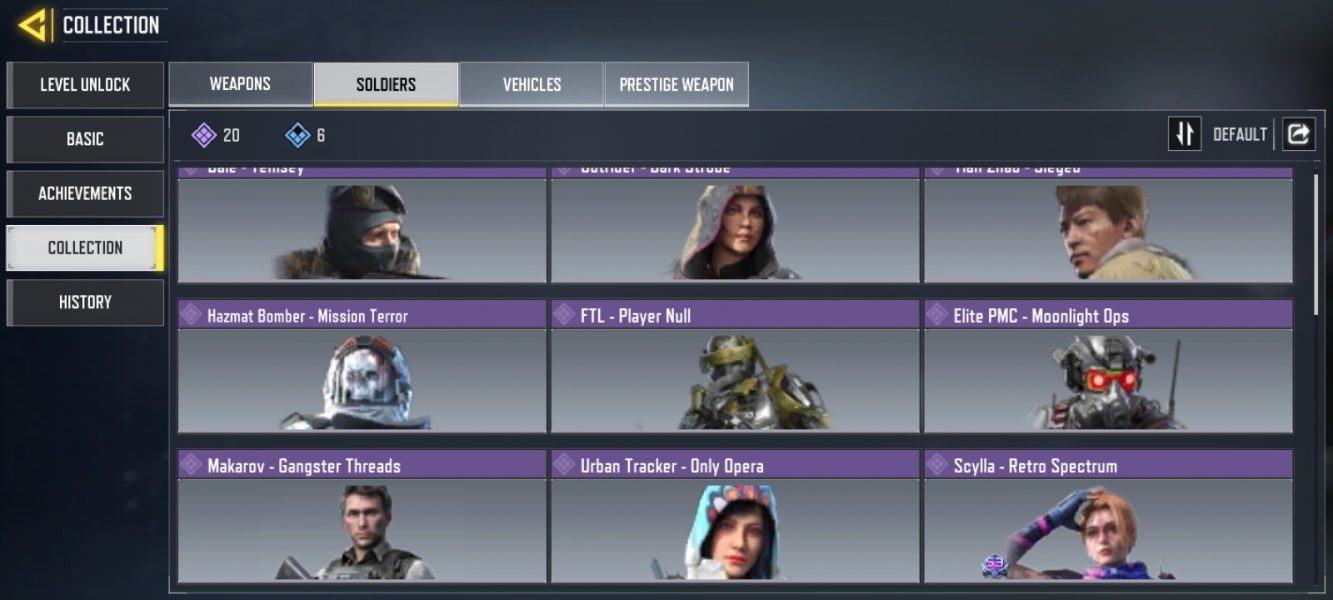Select Elite PMC - Moonlight Ops card
1333x600 pixels.
[x=1108, y=366]
